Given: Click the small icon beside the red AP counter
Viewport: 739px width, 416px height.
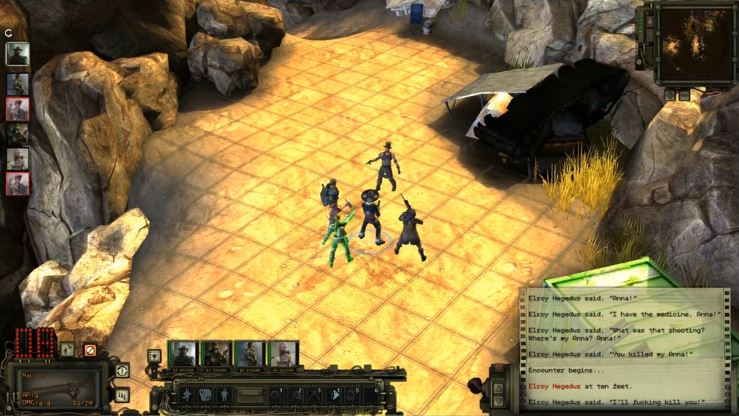Looking at the screenshot, I should point(67,350).
